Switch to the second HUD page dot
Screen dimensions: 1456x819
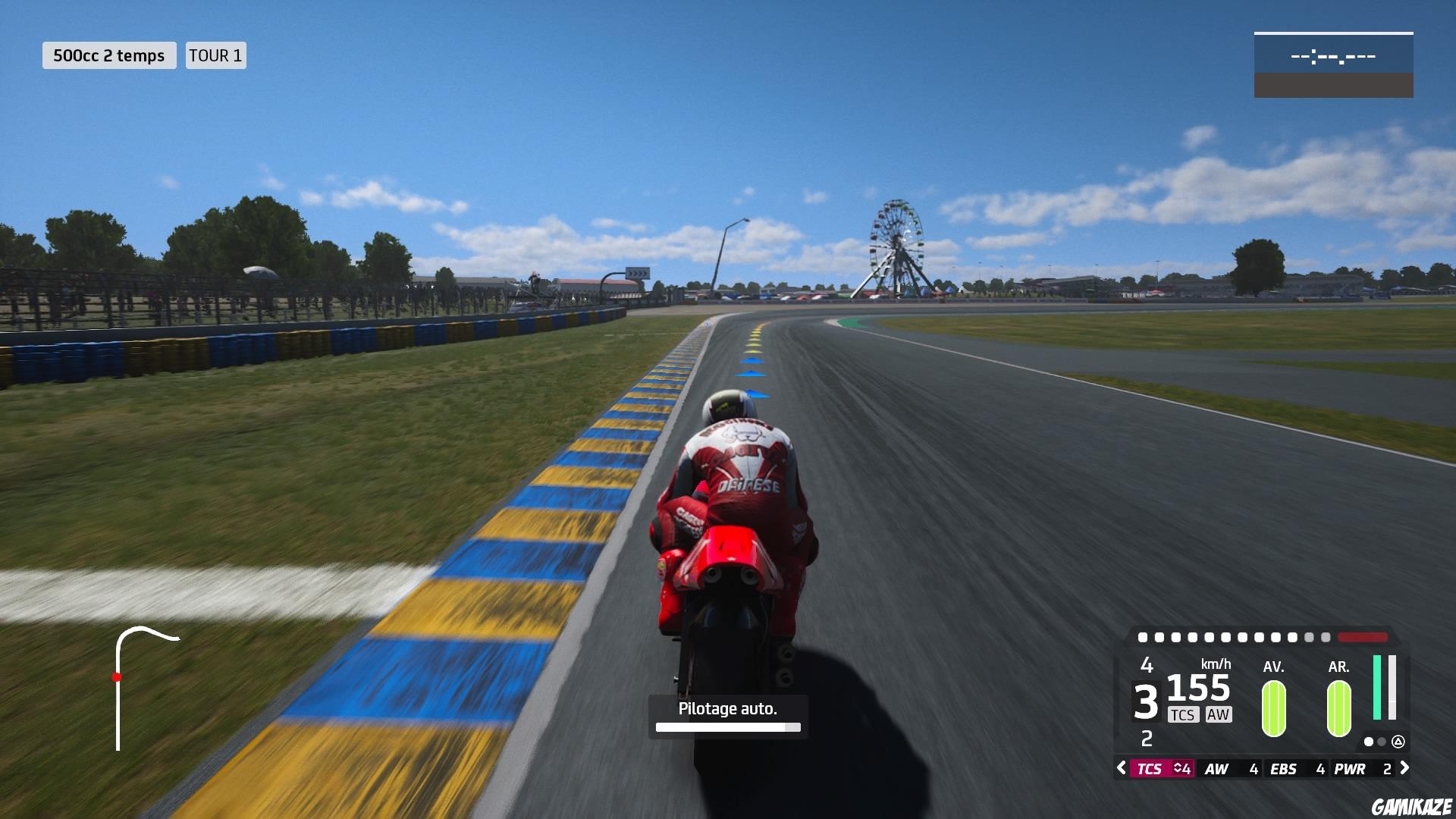[x=1381, y=742]
